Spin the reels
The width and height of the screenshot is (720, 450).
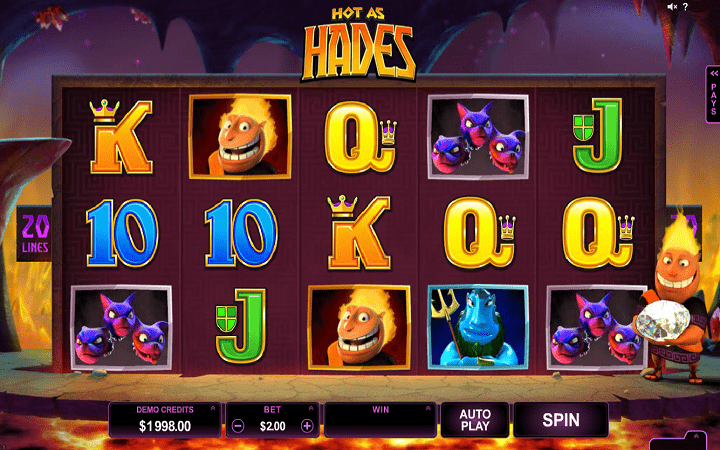click(560, 419)
